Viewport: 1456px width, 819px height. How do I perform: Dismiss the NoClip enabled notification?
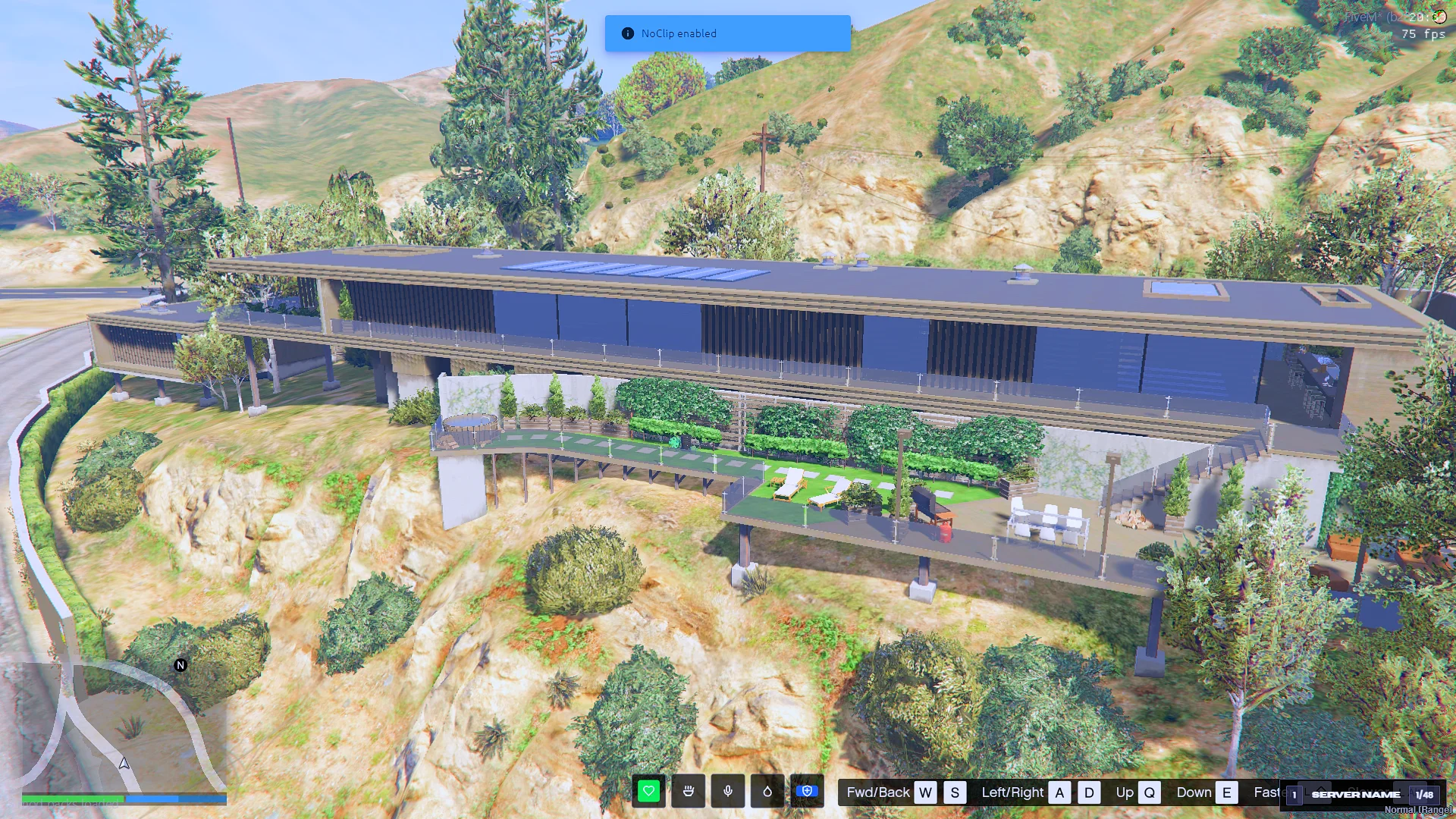tap(727, 33)
